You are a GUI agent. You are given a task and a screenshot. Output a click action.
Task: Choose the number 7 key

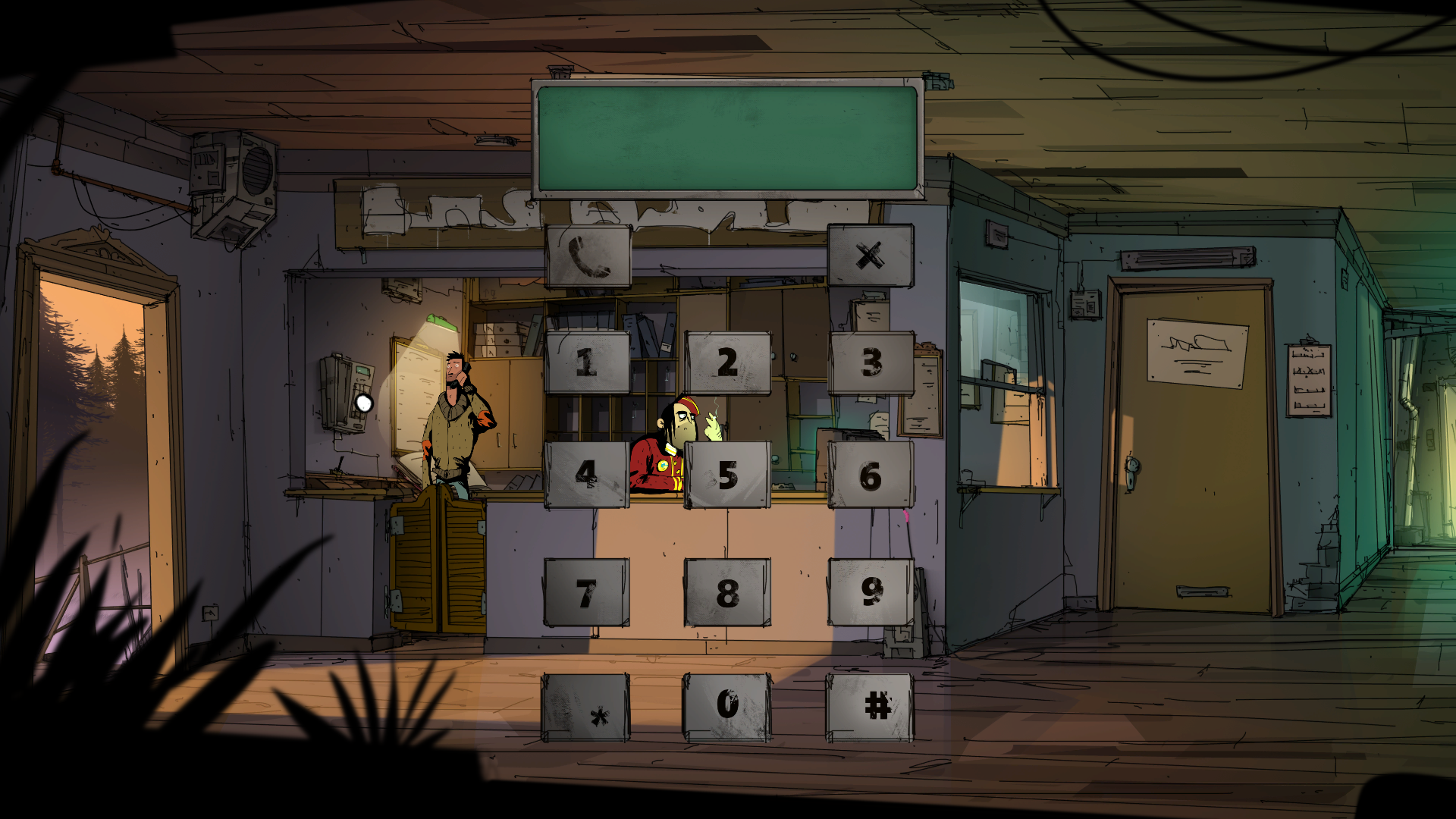pos(587,592)
